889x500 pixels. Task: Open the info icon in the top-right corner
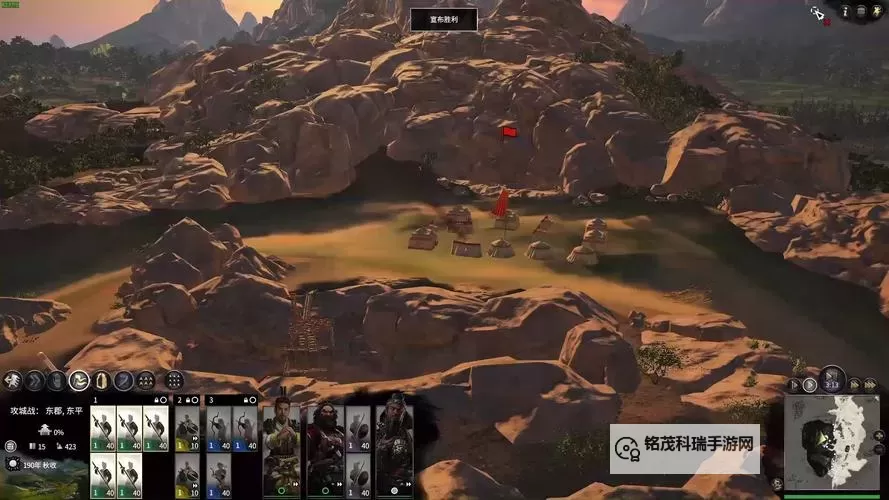pyautogui.click(x=846, y=10)
